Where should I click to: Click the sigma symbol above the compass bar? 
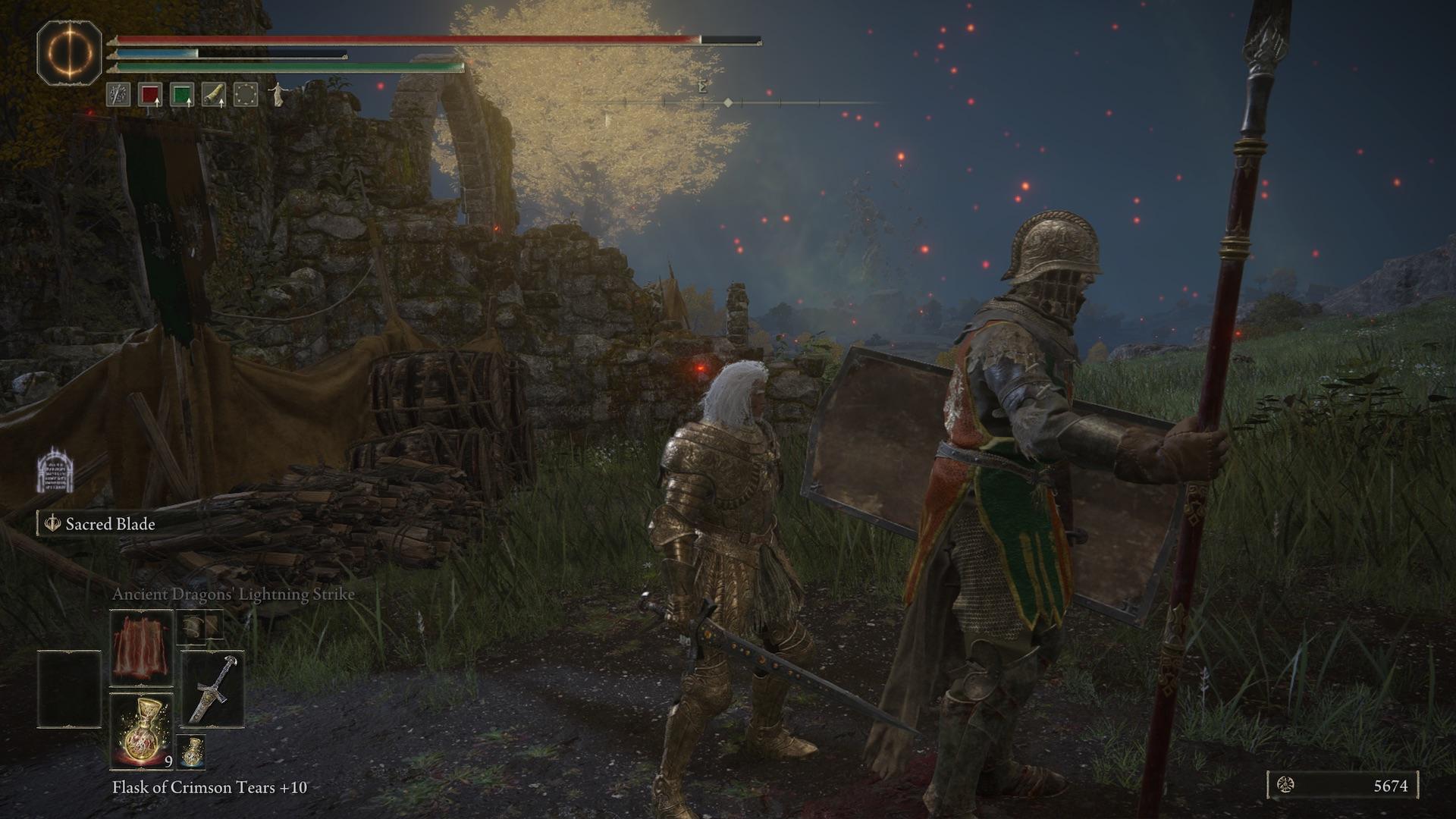(702, 87)
